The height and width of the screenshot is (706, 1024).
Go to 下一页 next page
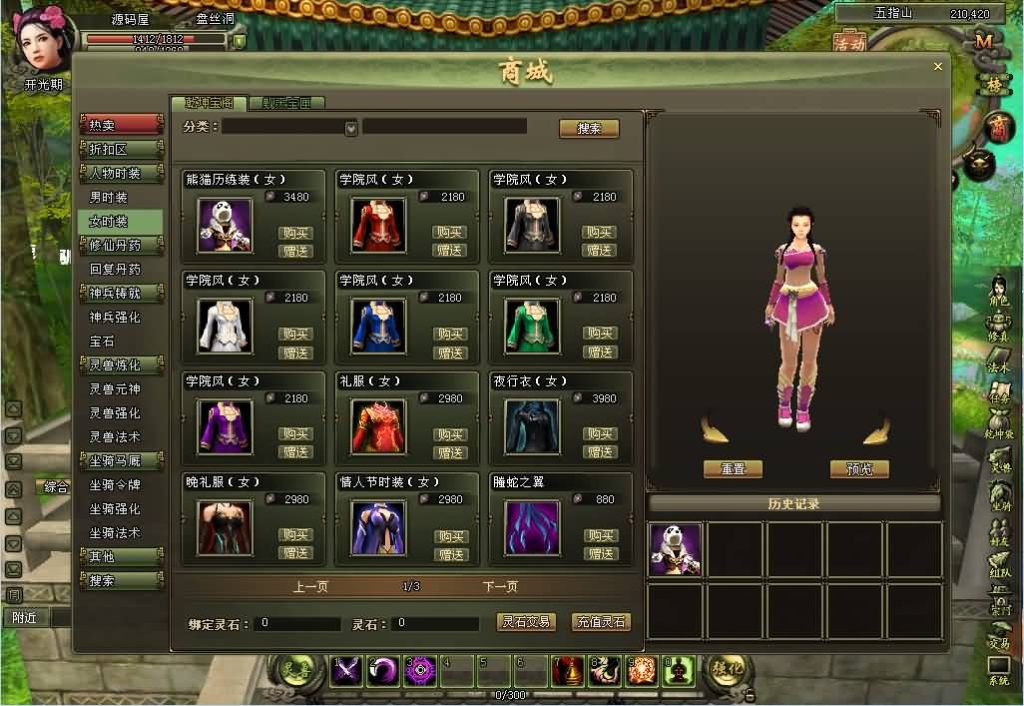click(x=500, y=587)
